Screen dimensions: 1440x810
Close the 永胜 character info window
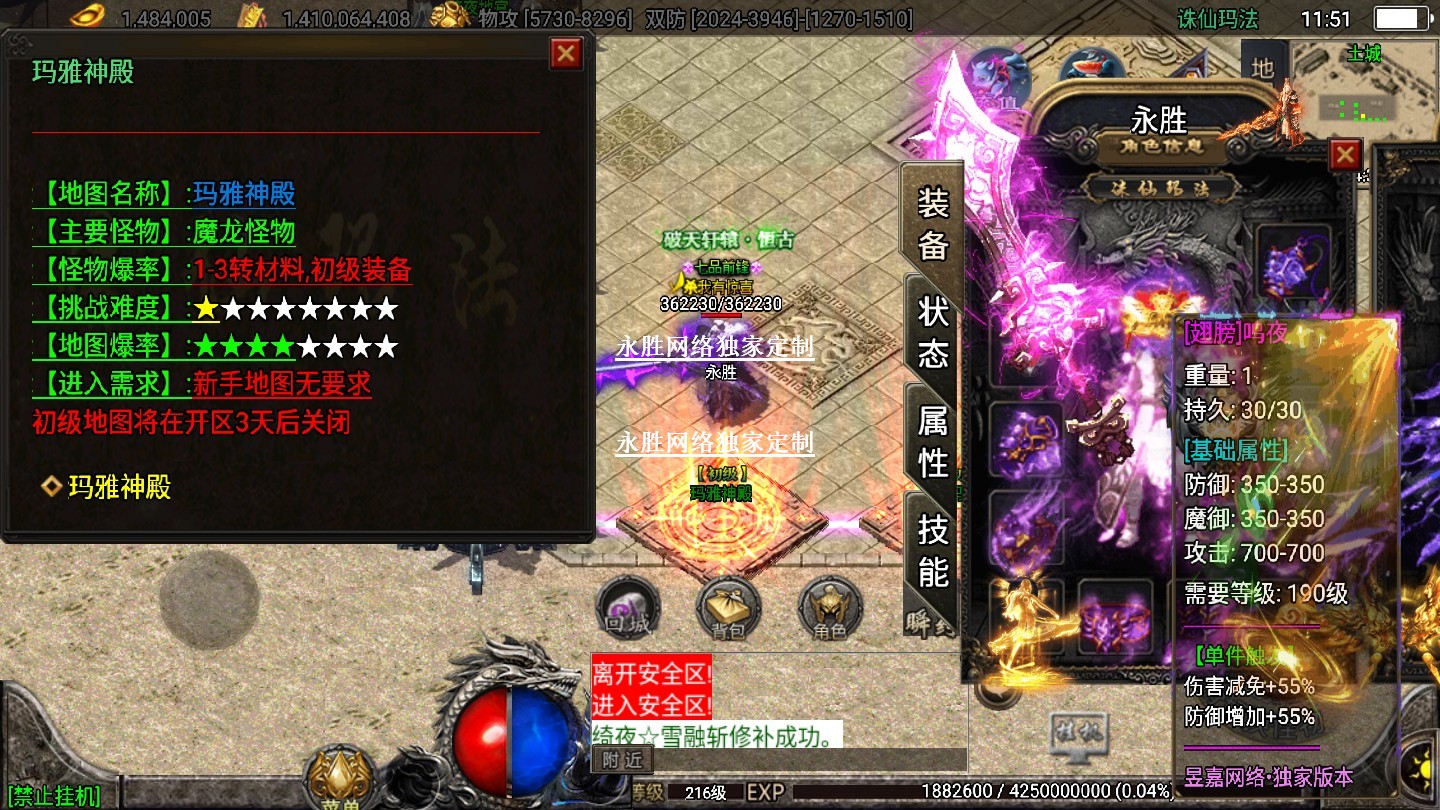[x=1345, y=155]
